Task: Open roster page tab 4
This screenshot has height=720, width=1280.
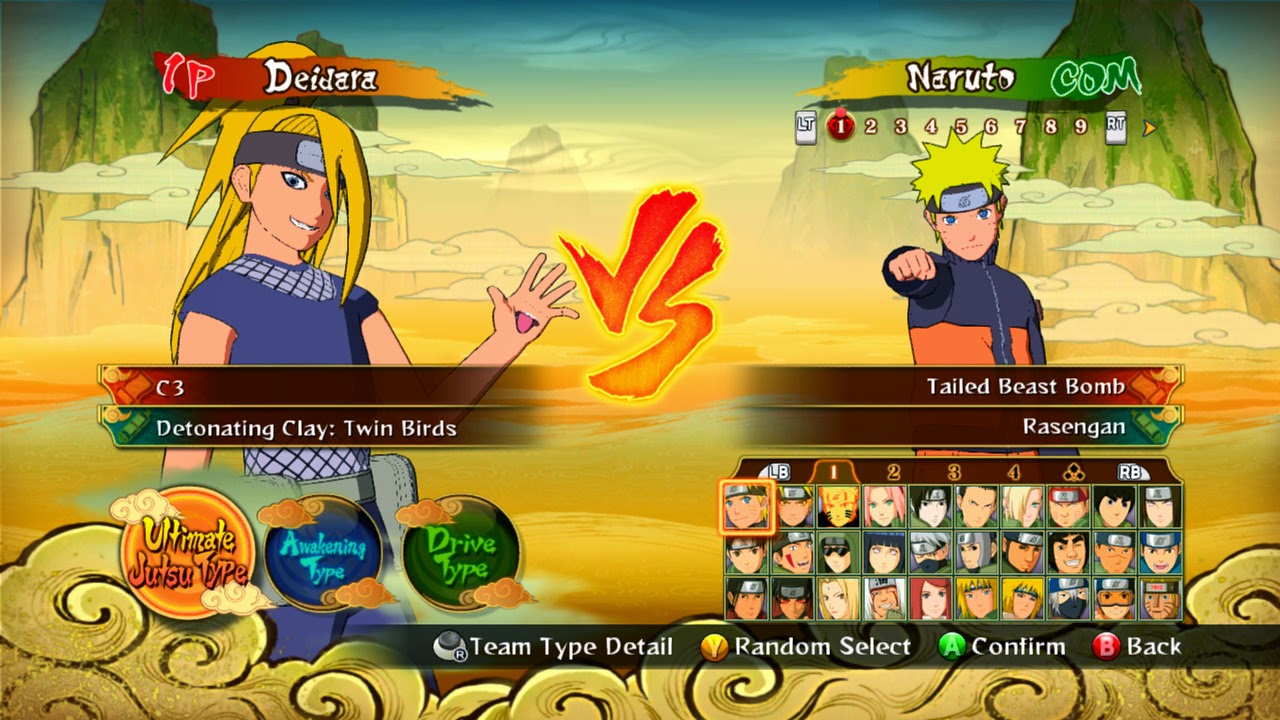Action: (x=1014, y=472)
